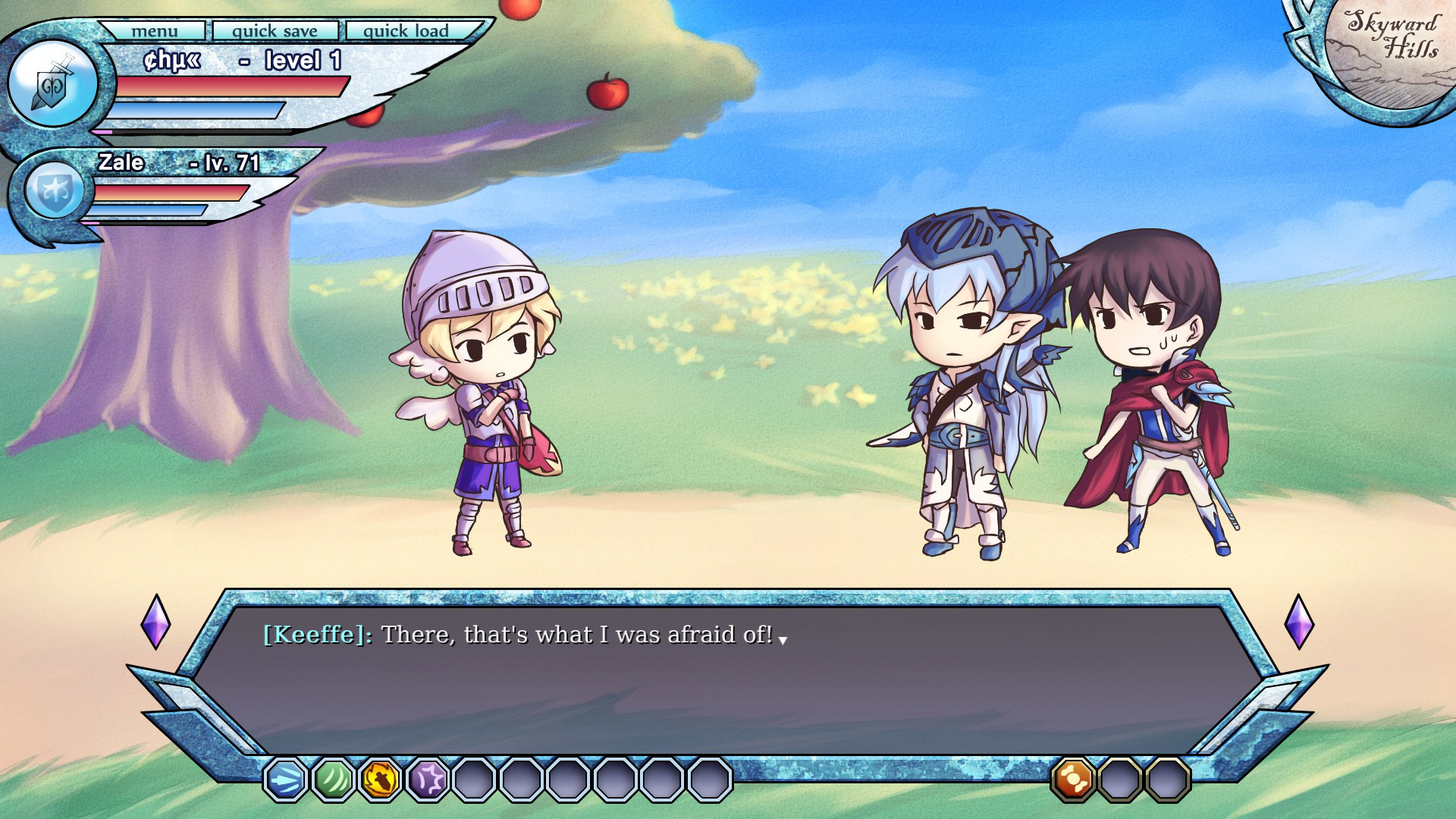
Task: Quick save the game
Action: (x=275, y=31)
